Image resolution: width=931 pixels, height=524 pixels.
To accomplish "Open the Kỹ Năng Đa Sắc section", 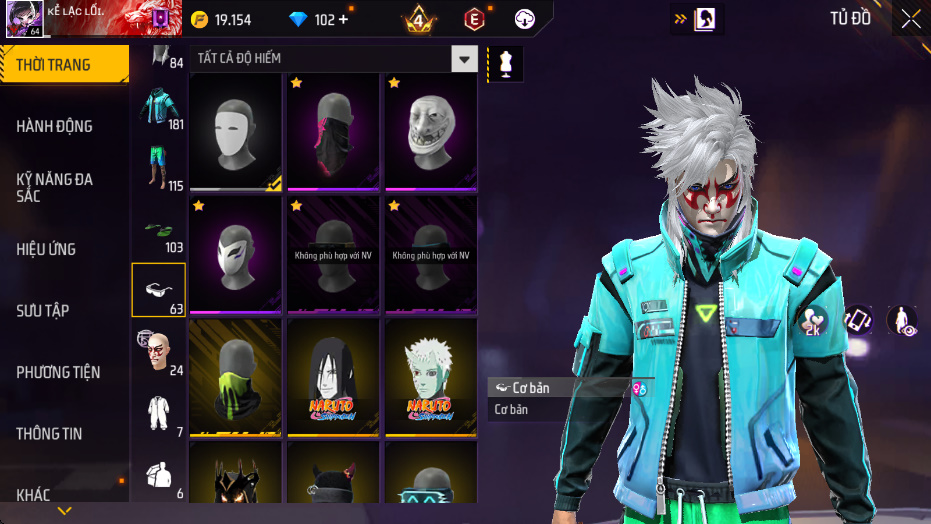I will (x=64, y=187).
